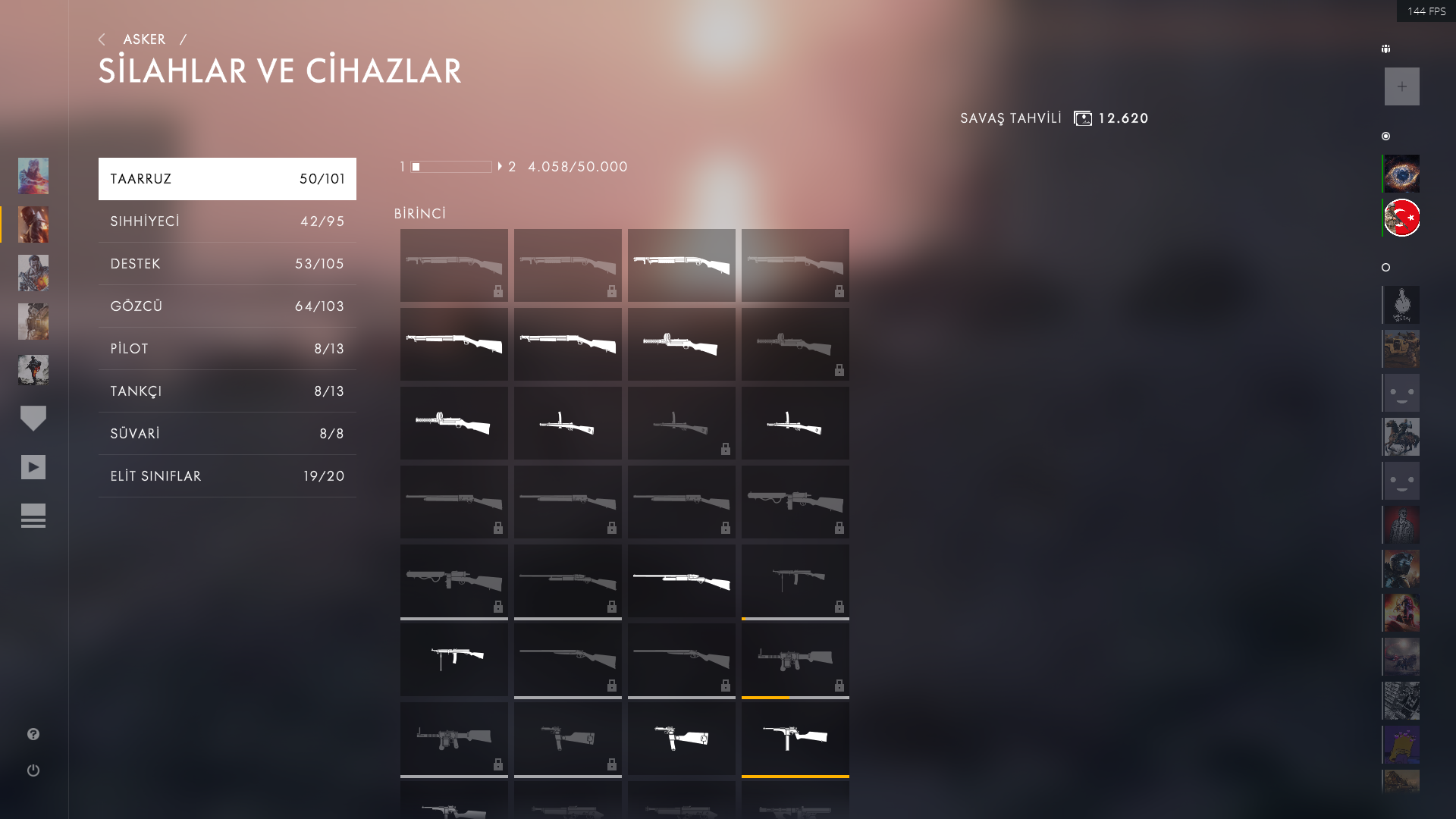This screenshot has width=1456, height=819.
Task: Choose the GÖZCÜ class category
Action: [x=227, y=306]
